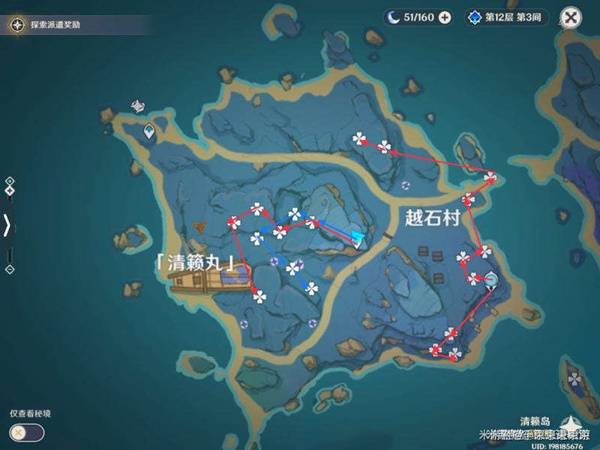Toggle the 仅查看秘境 domains-only switch
The height and width of the screenshot is (450, 600).
click(x=27, y=432)
